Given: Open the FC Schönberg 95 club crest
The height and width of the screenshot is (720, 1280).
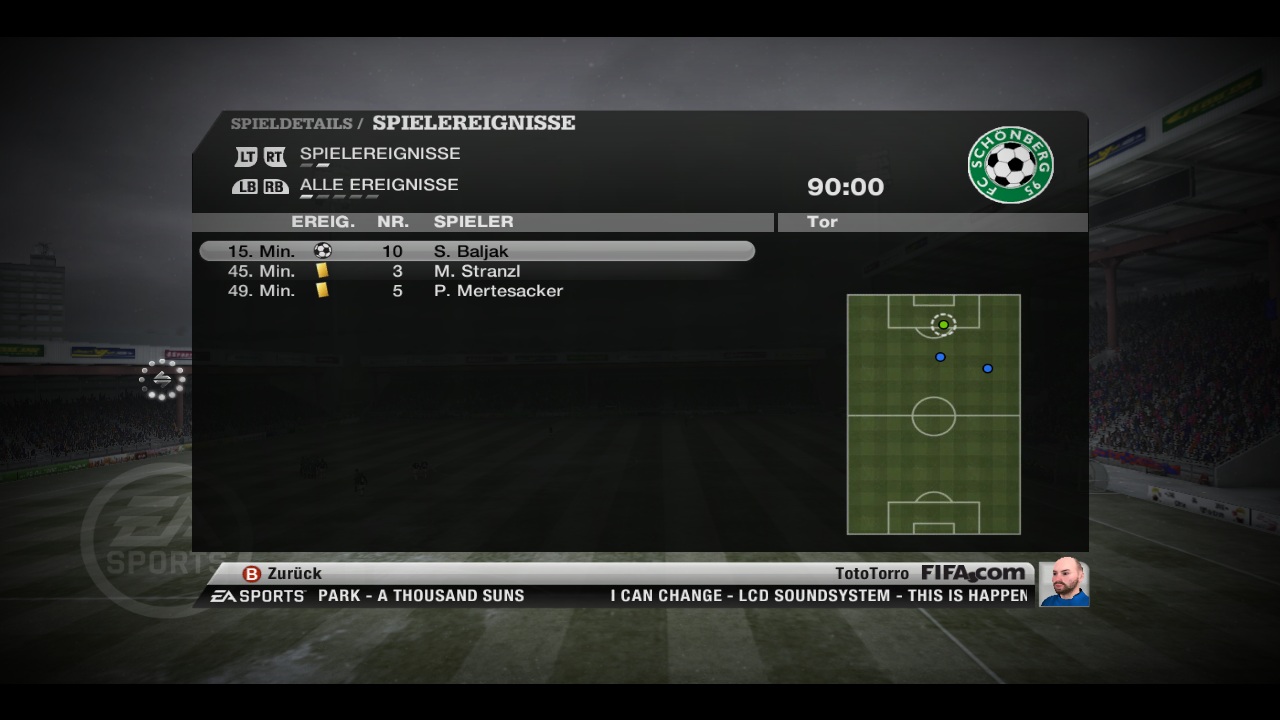Looking at the screenshot, I should (x=1011, y=164).
